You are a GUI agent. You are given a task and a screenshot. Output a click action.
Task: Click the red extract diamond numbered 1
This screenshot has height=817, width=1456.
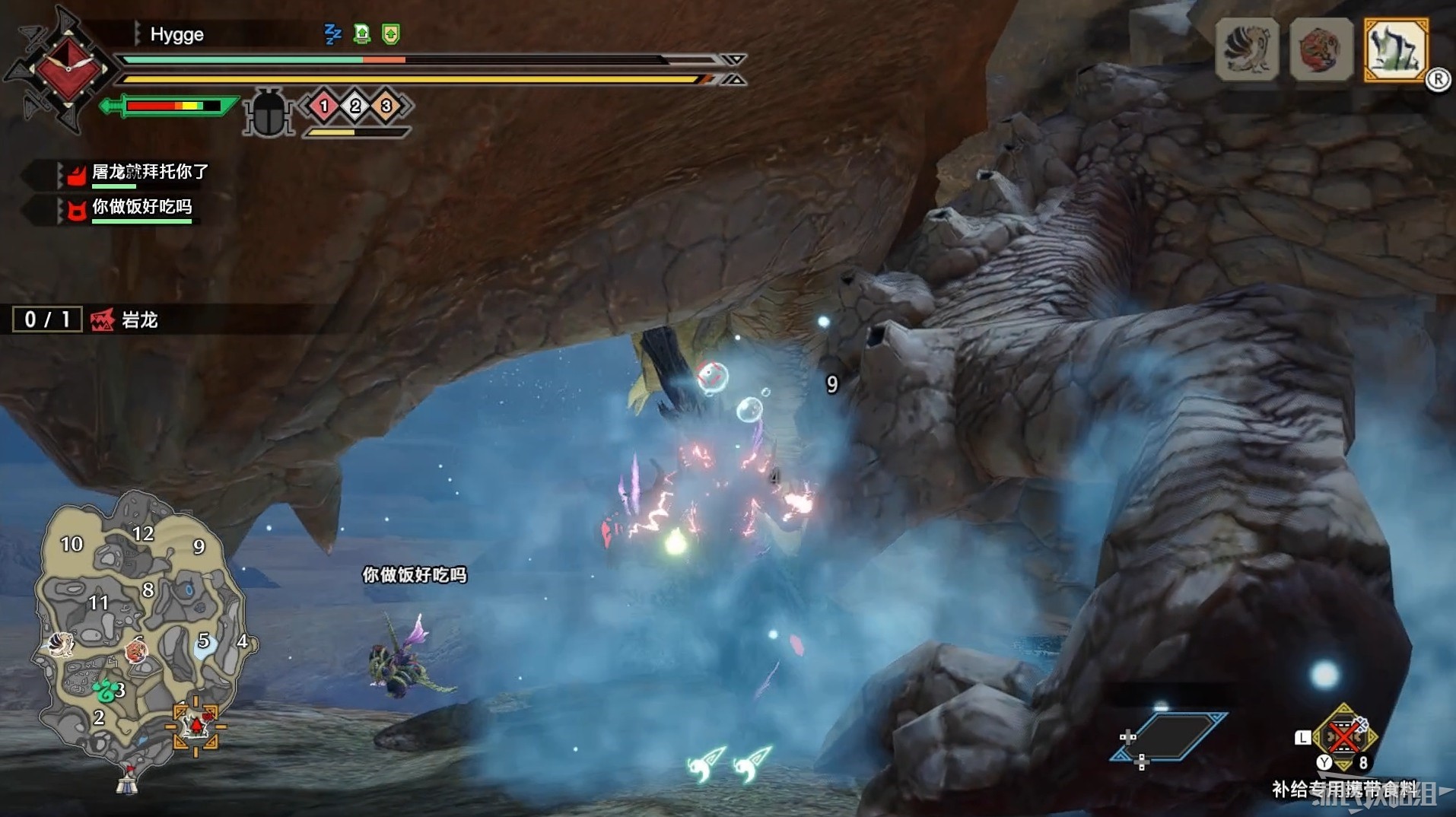click(x=324, y=106)
